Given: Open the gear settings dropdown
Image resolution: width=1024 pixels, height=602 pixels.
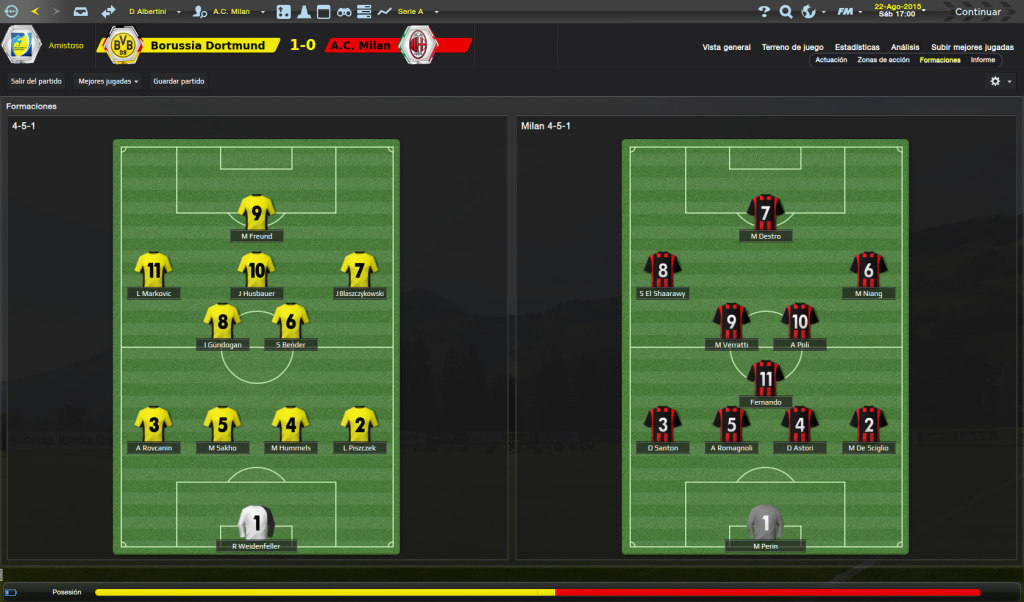Looking at the screenshot, I should (1000, 81).
